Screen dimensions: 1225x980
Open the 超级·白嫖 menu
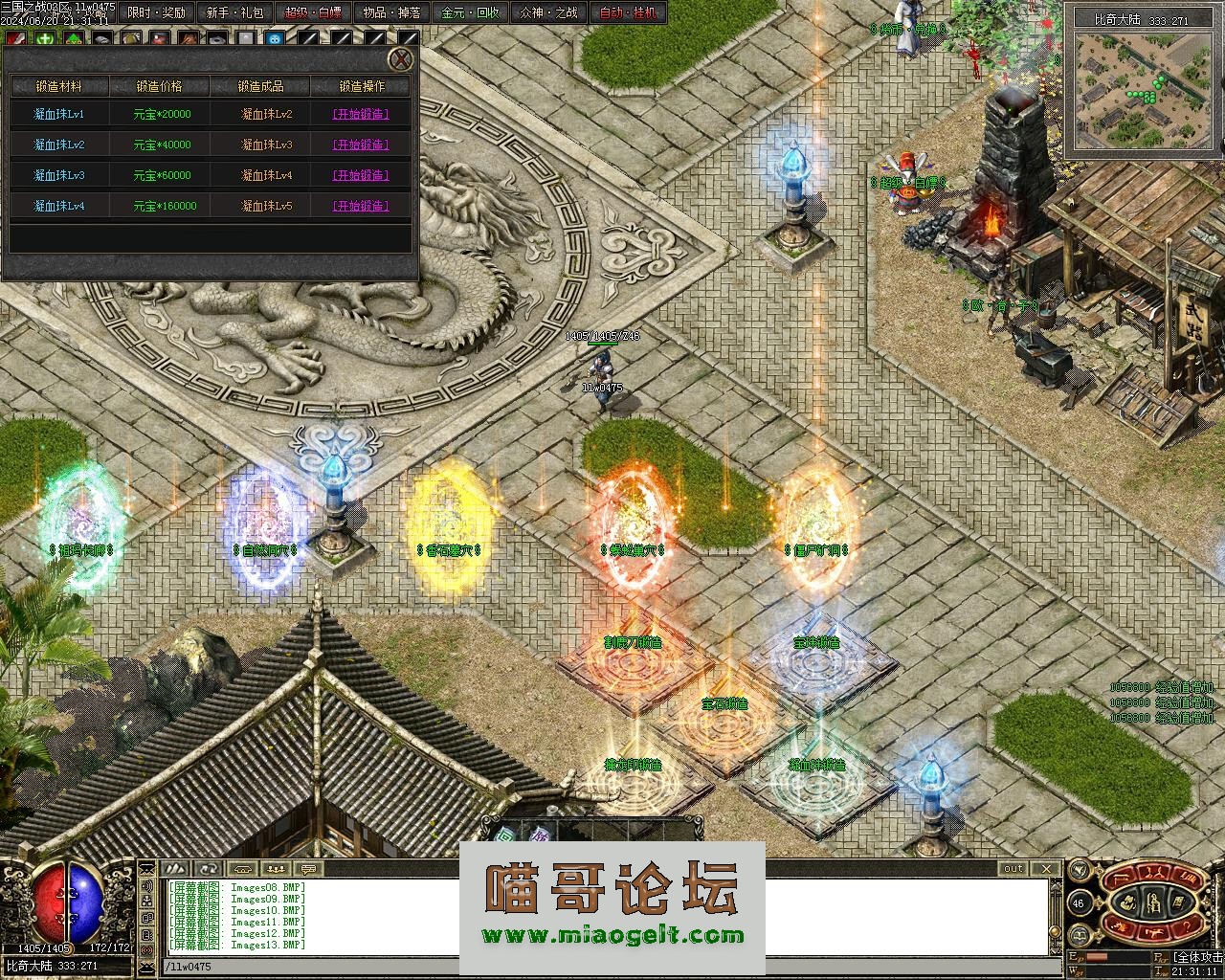[x=313, y=12]
